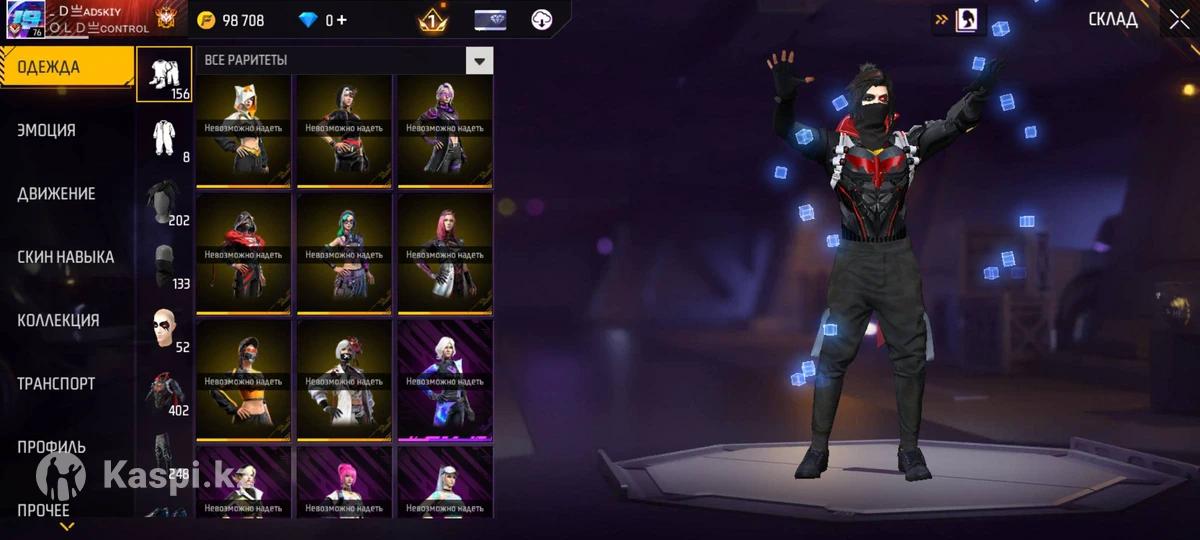Pick the bald face category with 52 items
The height and width of the screenshot is (540, 1200).
click(x=164, y=328)
